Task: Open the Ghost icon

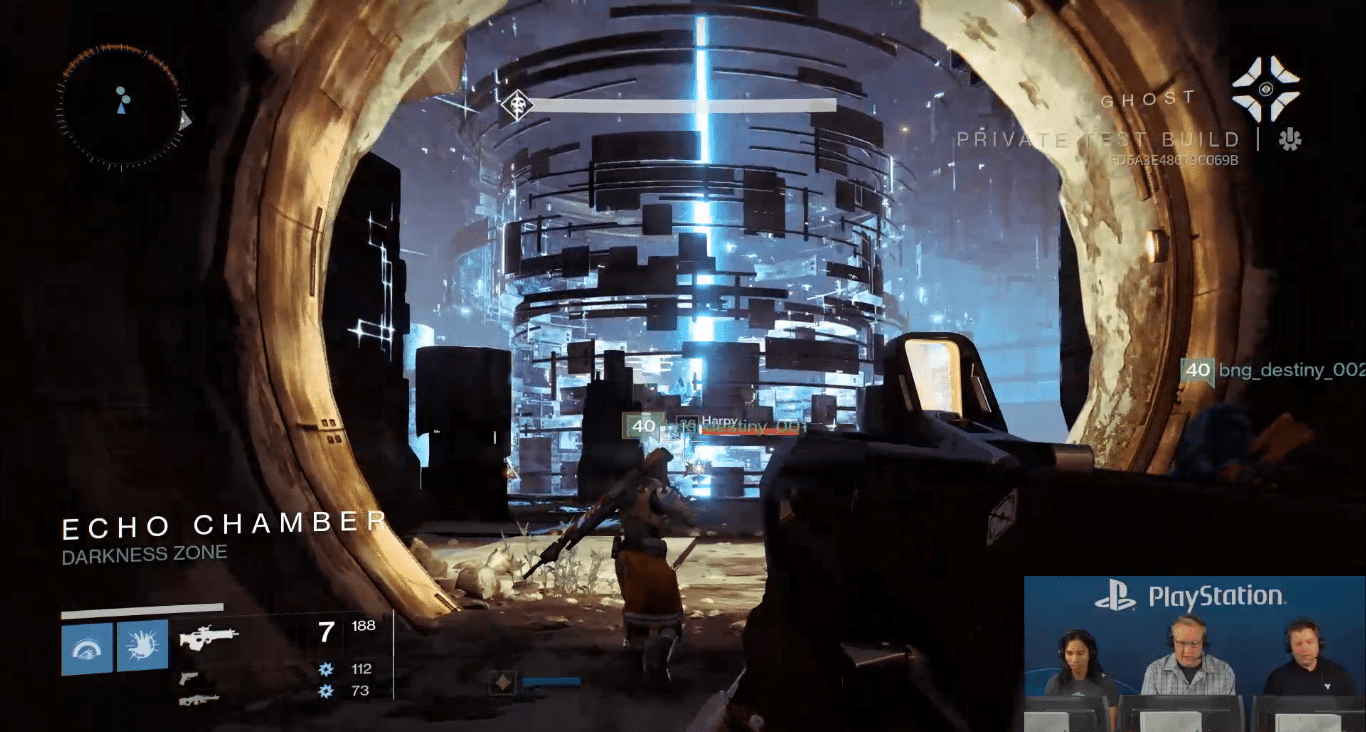Action: [1265, 88]
